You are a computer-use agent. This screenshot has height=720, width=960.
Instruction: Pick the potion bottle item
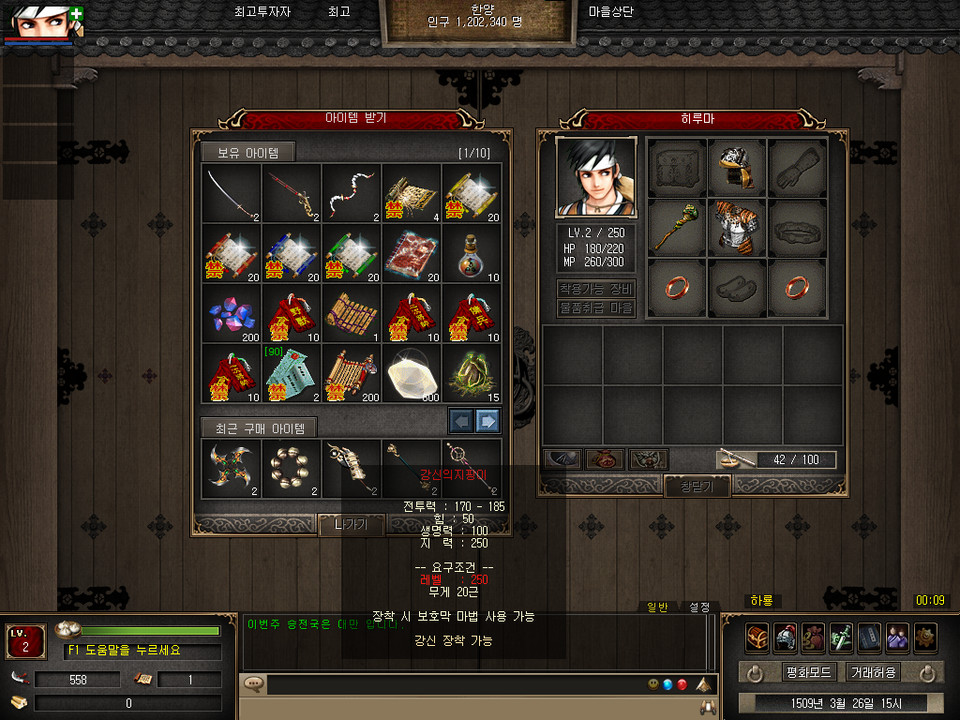pyautogui.click(x=472, y=253)
